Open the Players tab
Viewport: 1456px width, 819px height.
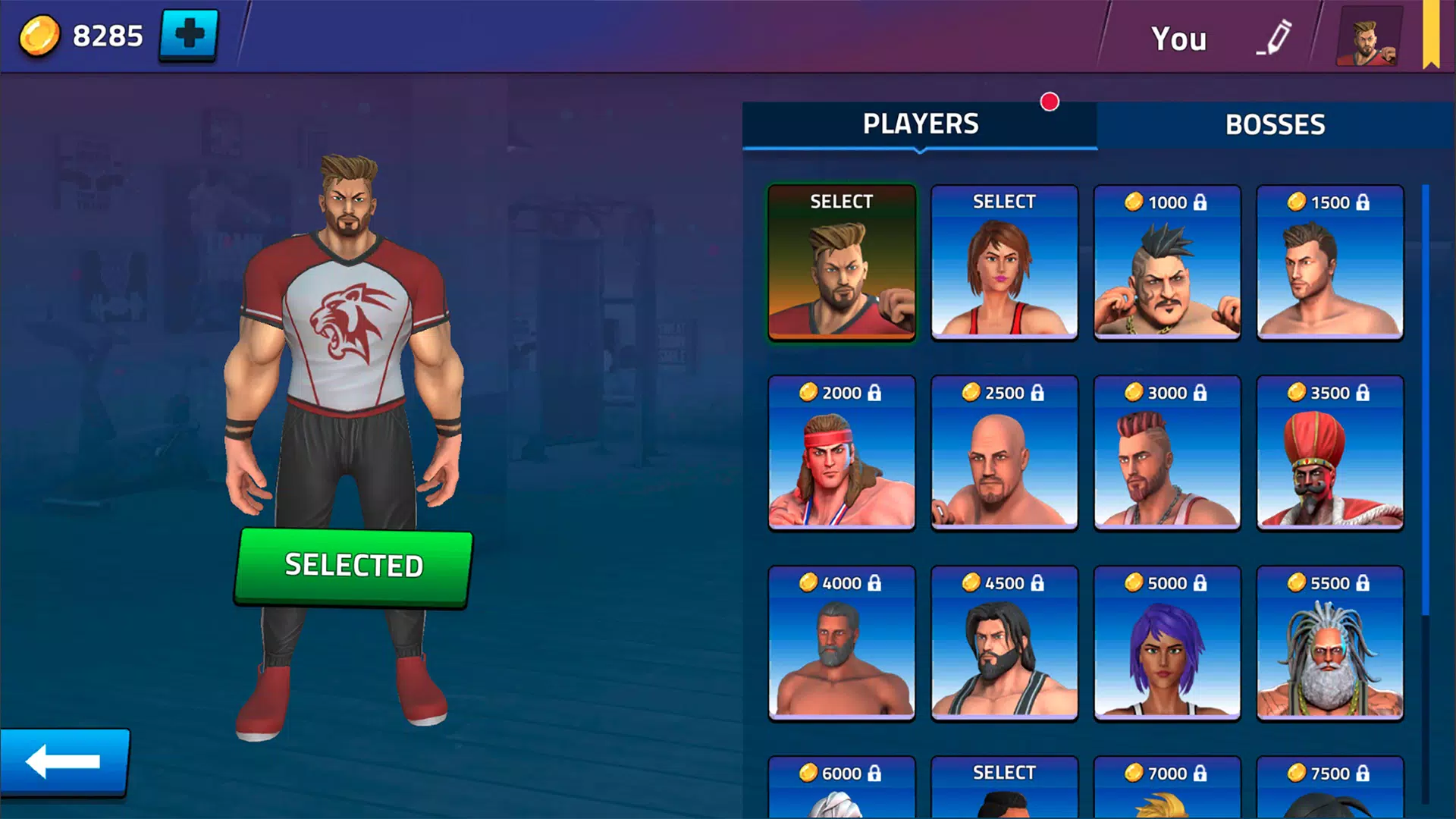coord(921,124)
